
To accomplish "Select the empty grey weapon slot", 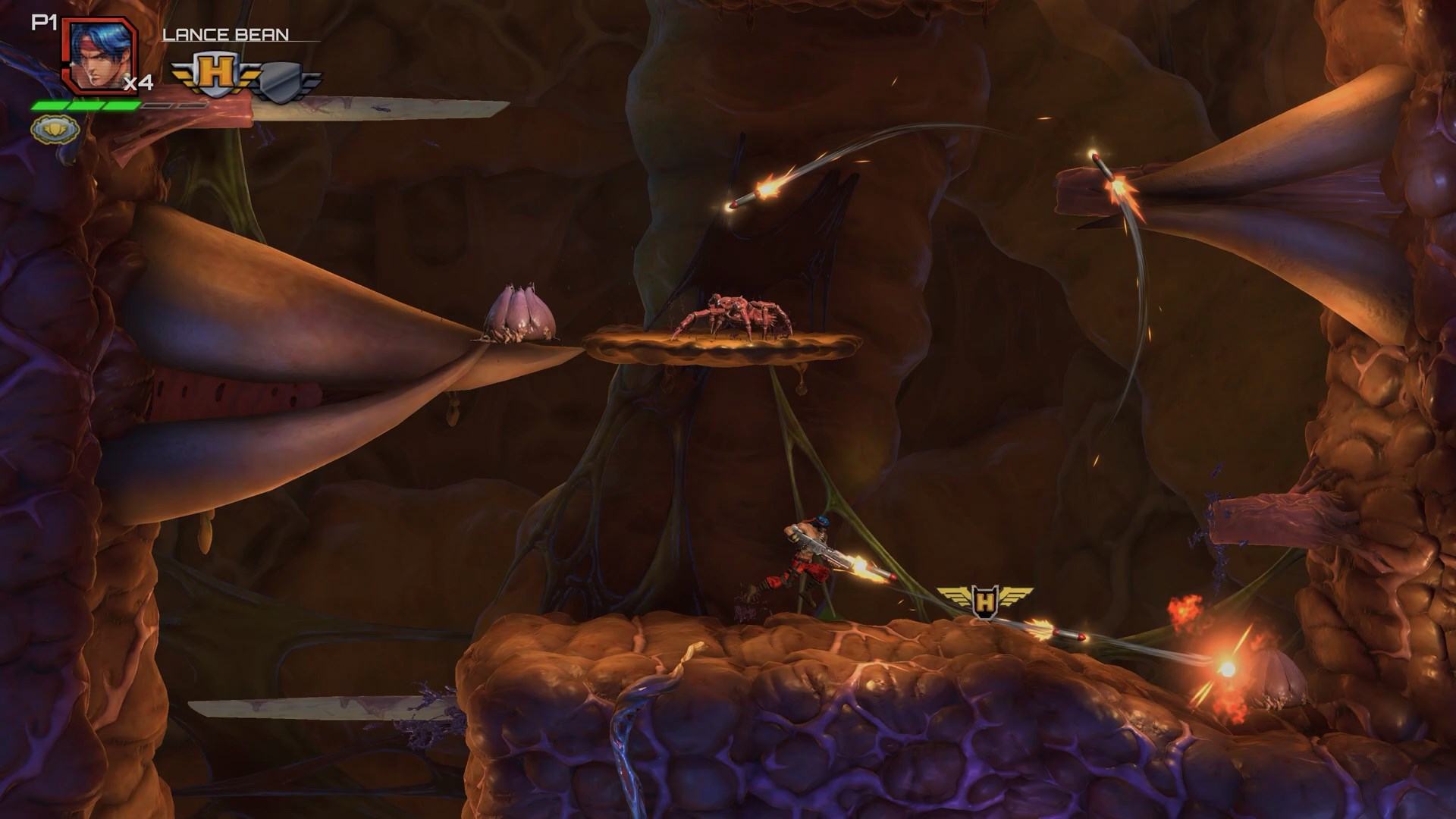I will pos(283,77).
